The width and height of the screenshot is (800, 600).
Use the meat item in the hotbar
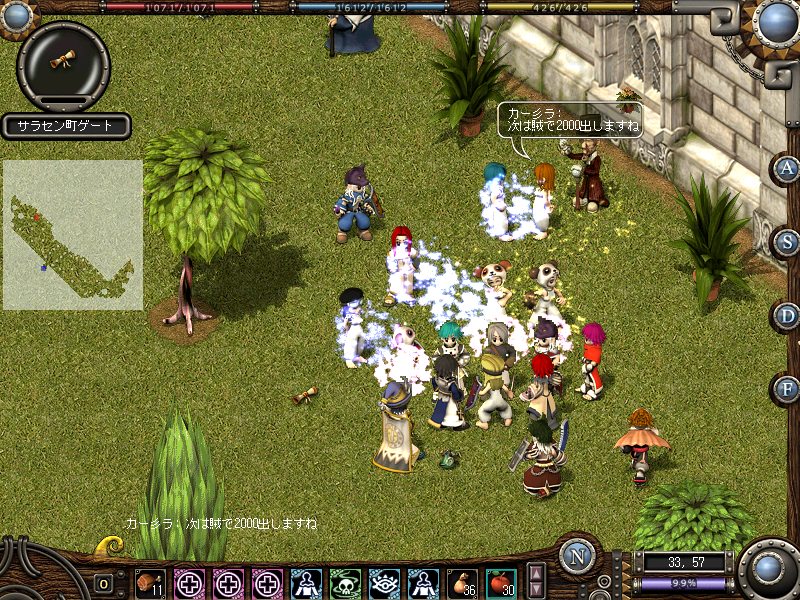pos(150,583)
